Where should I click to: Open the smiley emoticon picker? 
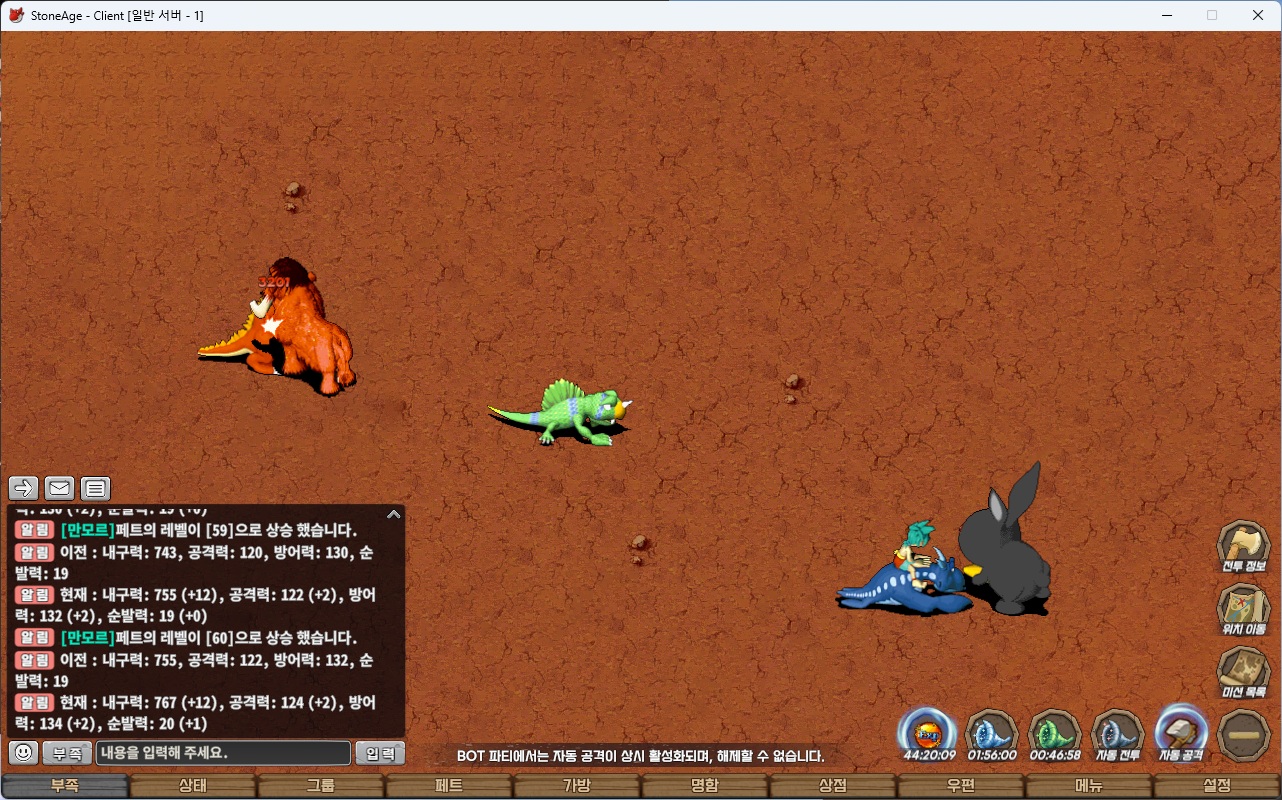tap(24, 753)
